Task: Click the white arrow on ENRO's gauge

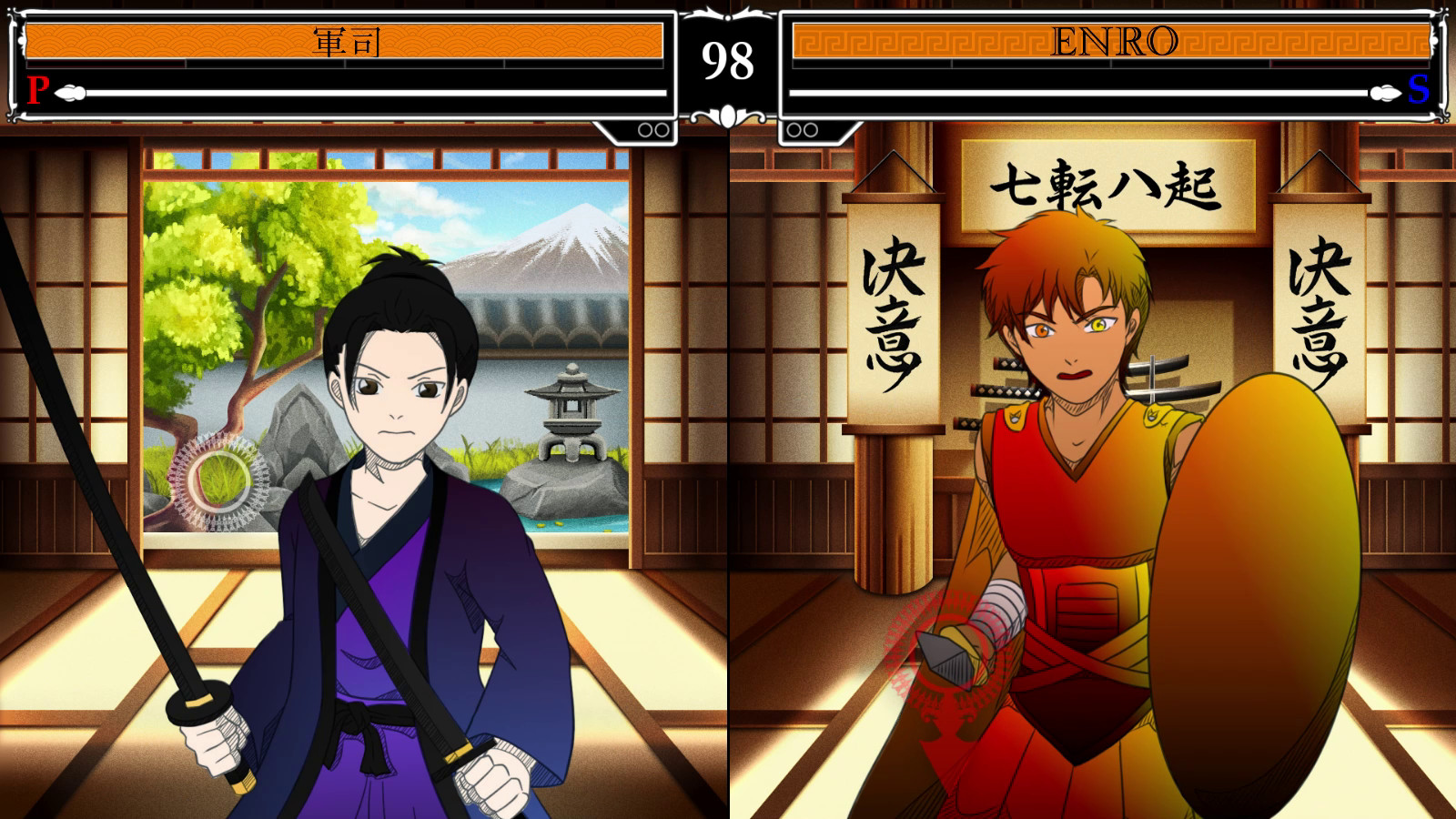Action: 1382,91
